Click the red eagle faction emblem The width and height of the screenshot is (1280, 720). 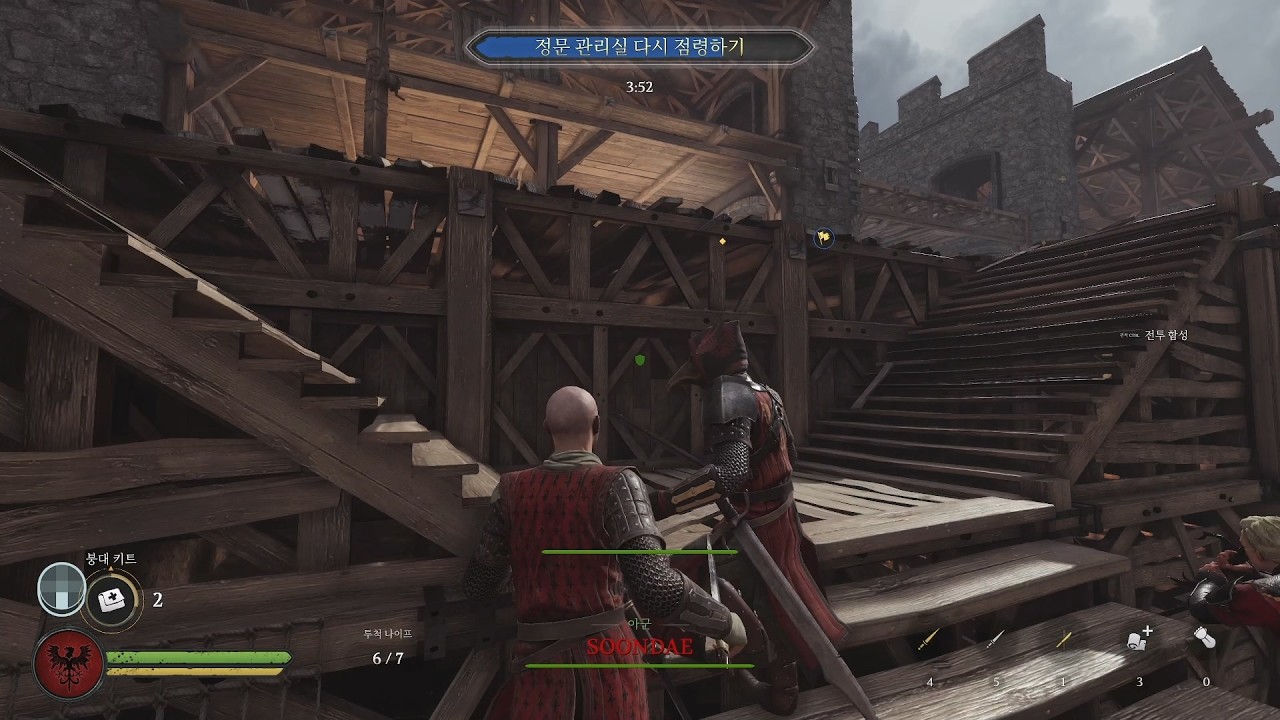point(68,665)
